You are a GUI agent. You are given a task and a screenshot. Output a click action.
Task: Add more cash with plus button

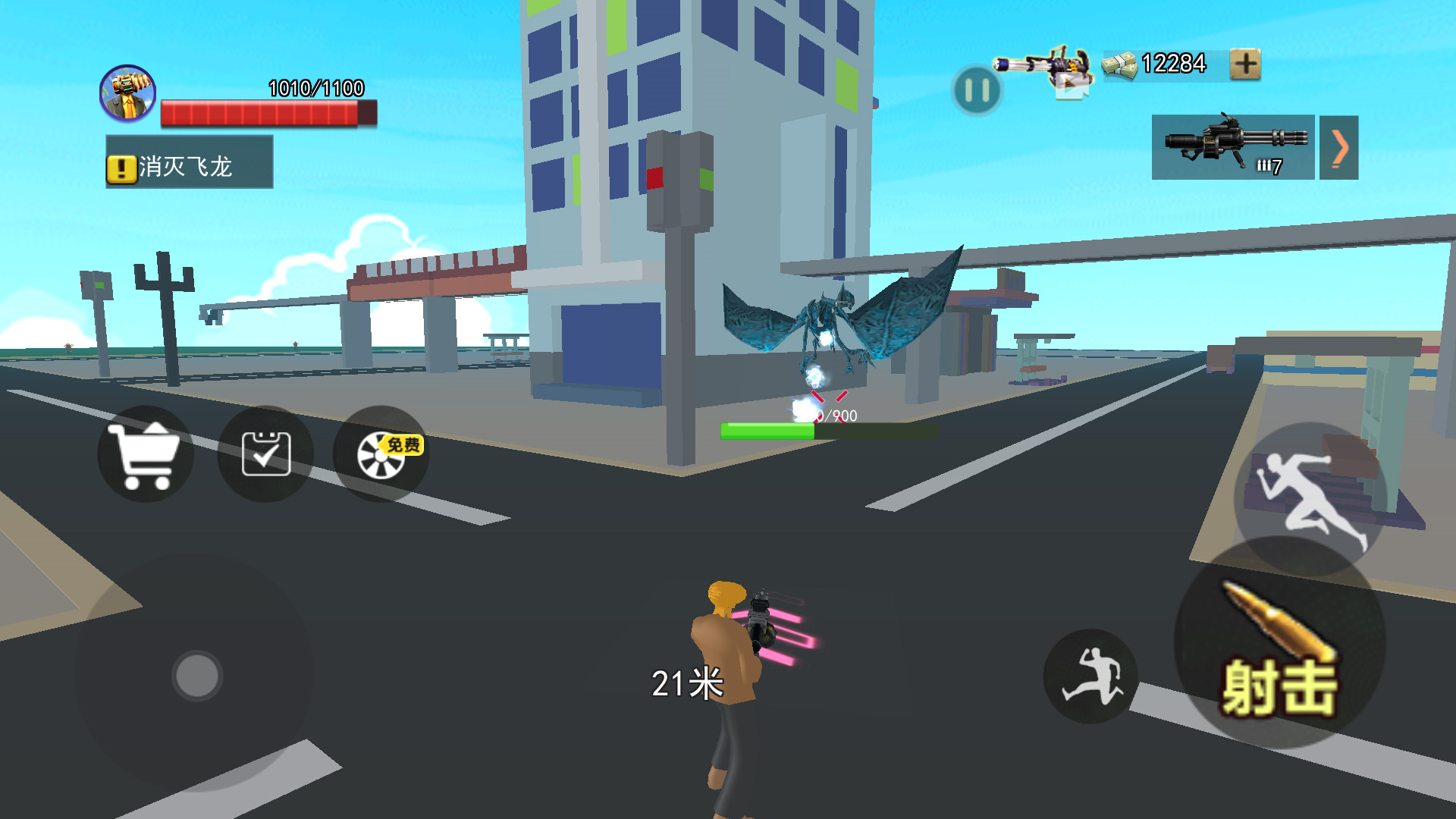click(1245, 64)
